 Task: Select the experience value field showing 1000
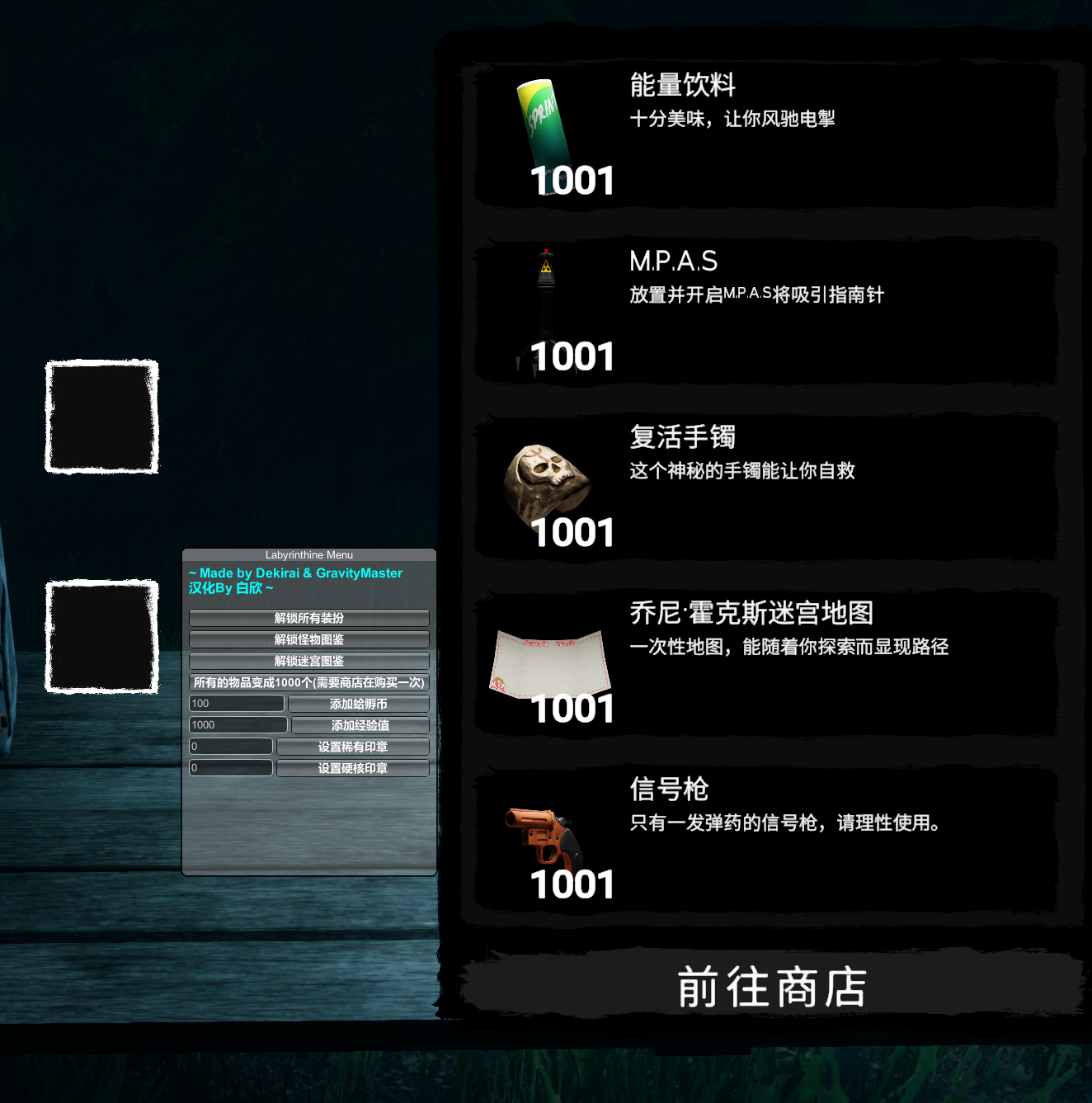[238, 724]
